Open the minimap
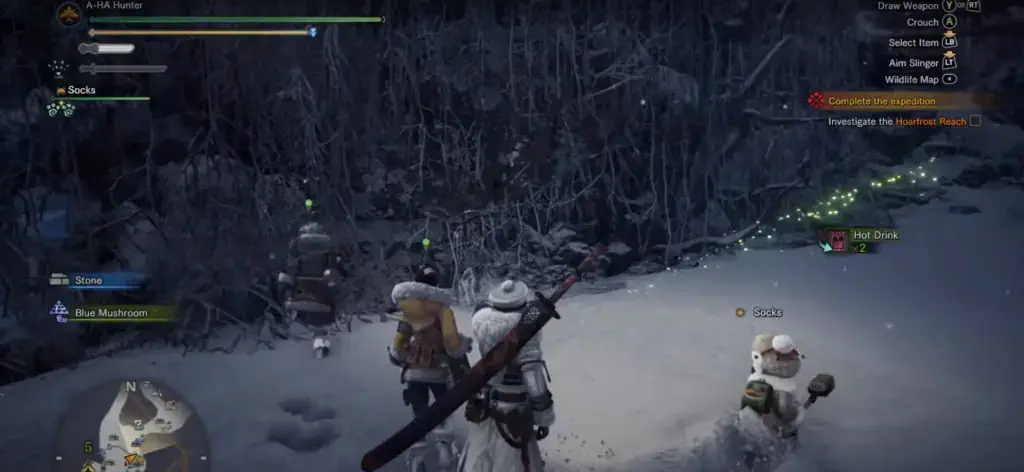This screenshot has width=1024, height=472. click(130, 425)
